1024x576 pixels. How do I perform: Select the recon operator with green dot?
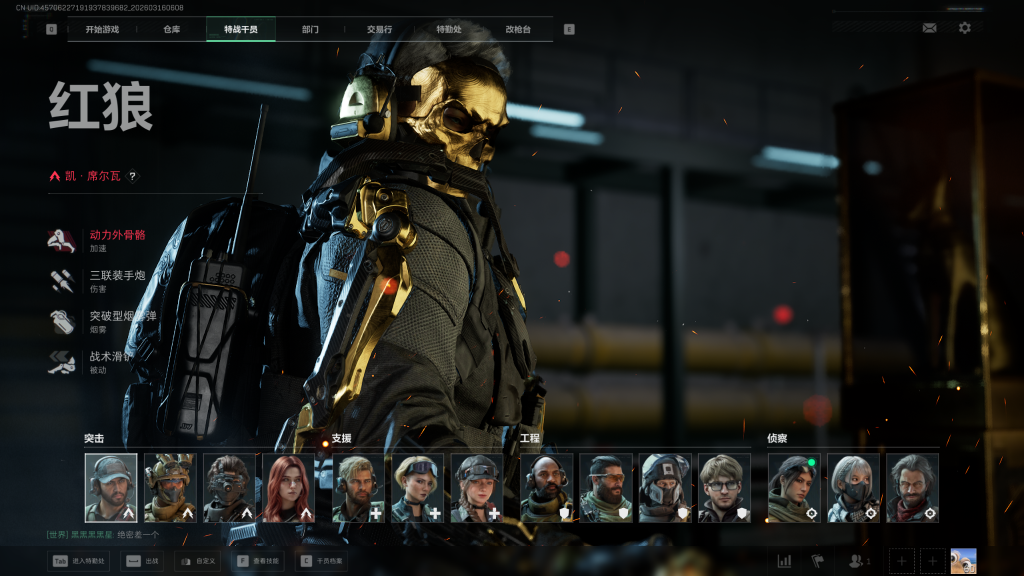[x=794, y=488]
